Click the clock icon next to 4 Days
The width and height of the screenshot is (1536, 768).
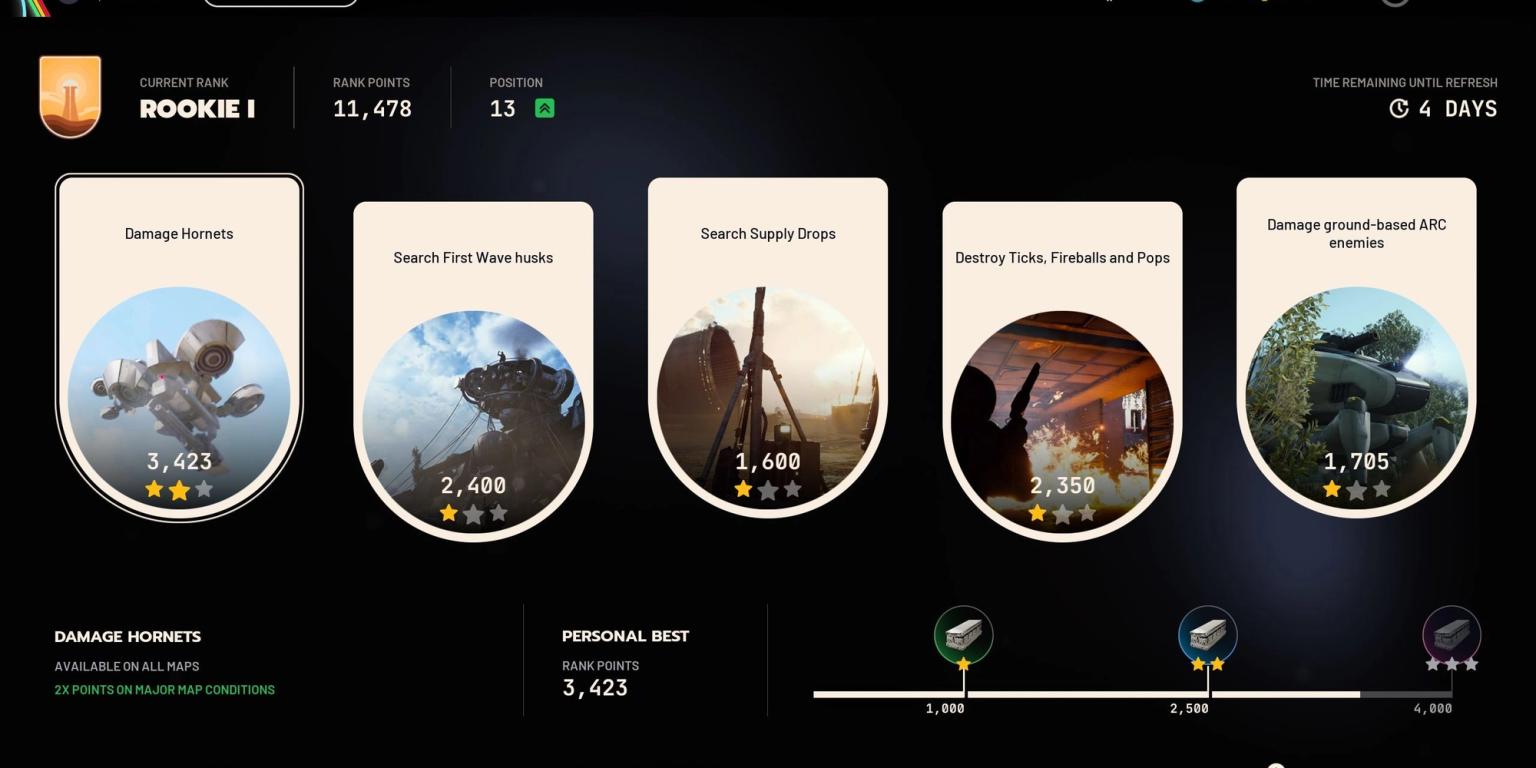coord(1399,110)
